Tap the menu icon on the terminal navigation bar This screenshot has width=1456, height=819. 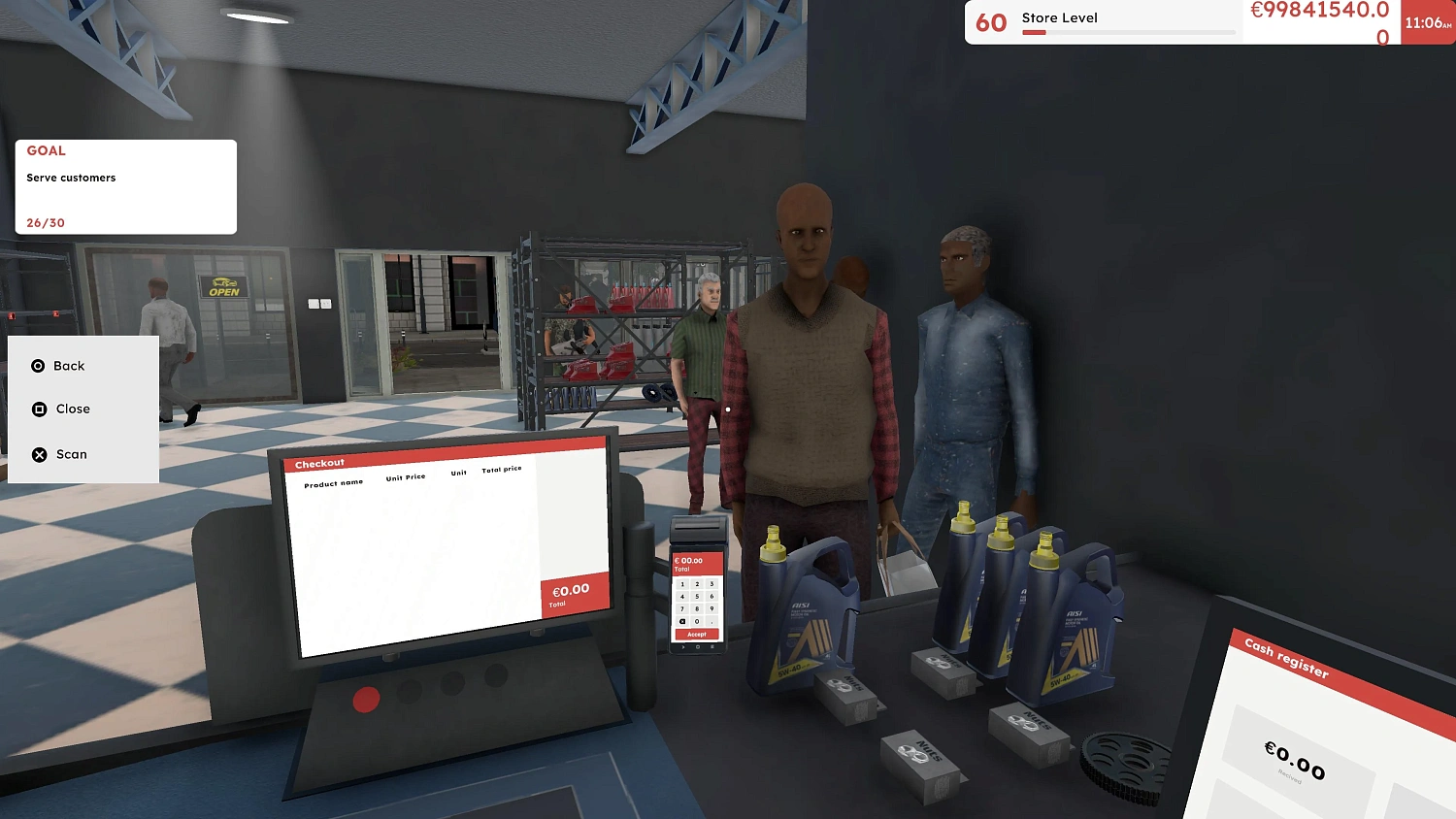[712, 646]
